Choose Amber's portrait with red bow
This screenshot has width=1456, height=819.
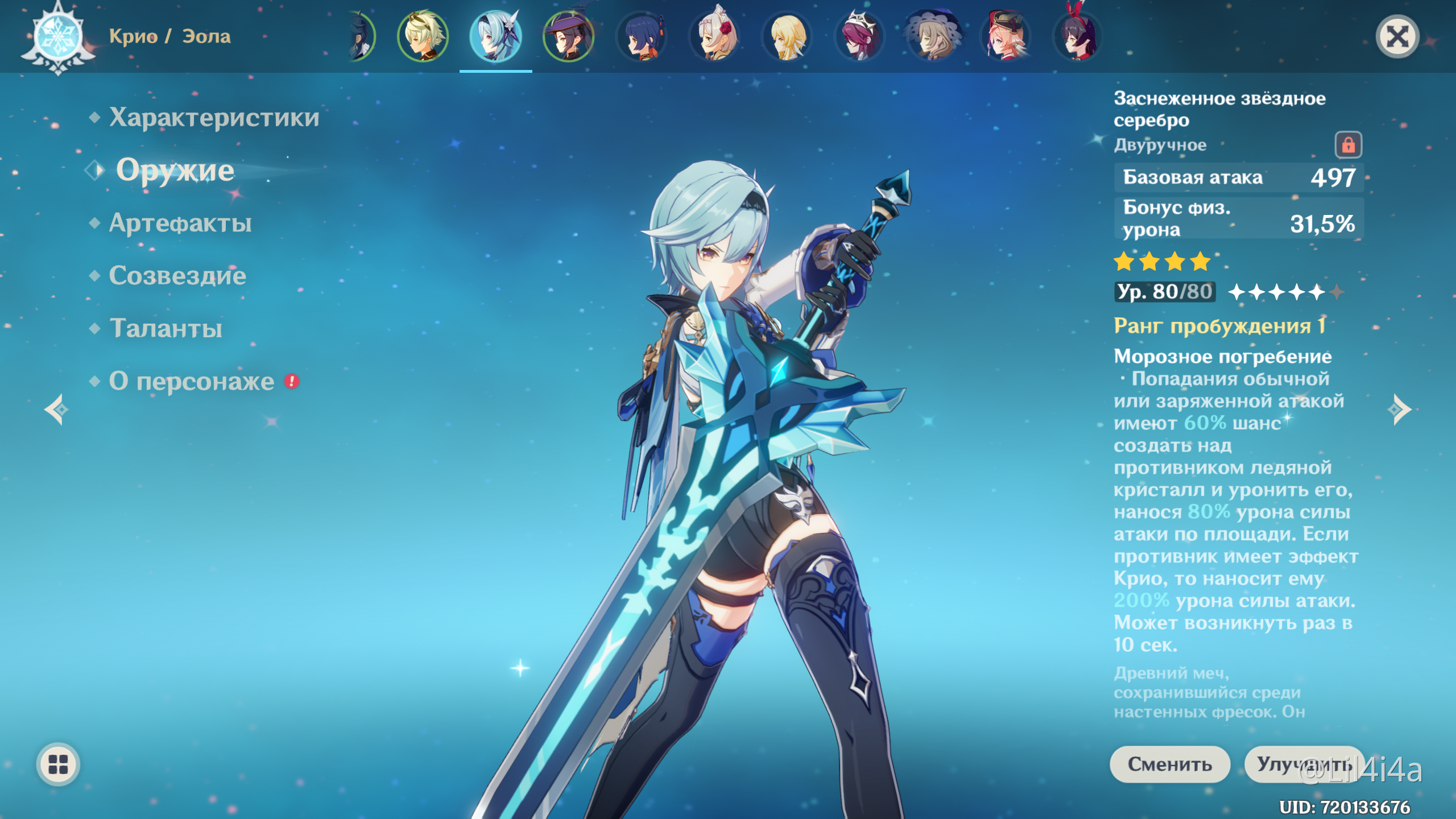pos(1078,36)
